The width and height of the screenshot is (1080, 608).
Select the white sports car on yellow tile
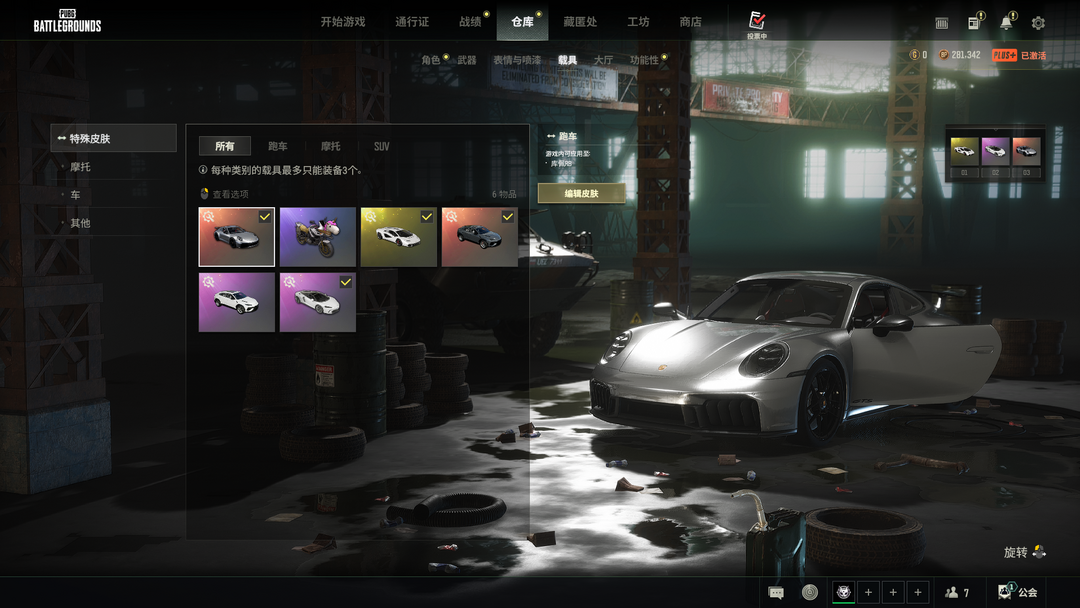pyautogui.click(x=398, y=237)
